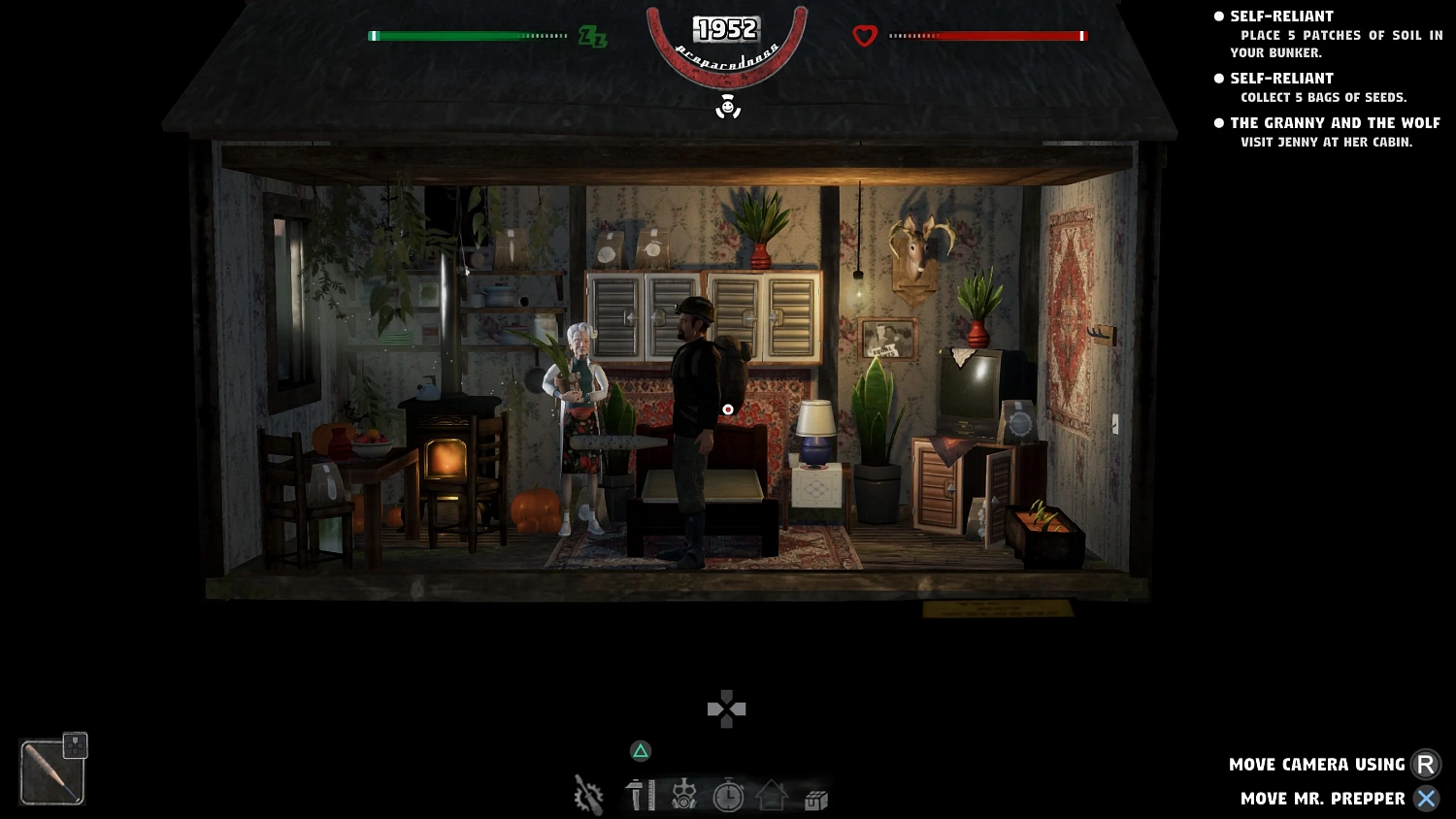
Task: Toggle the green triangle interaction prompt
Action: pos(640,751)
